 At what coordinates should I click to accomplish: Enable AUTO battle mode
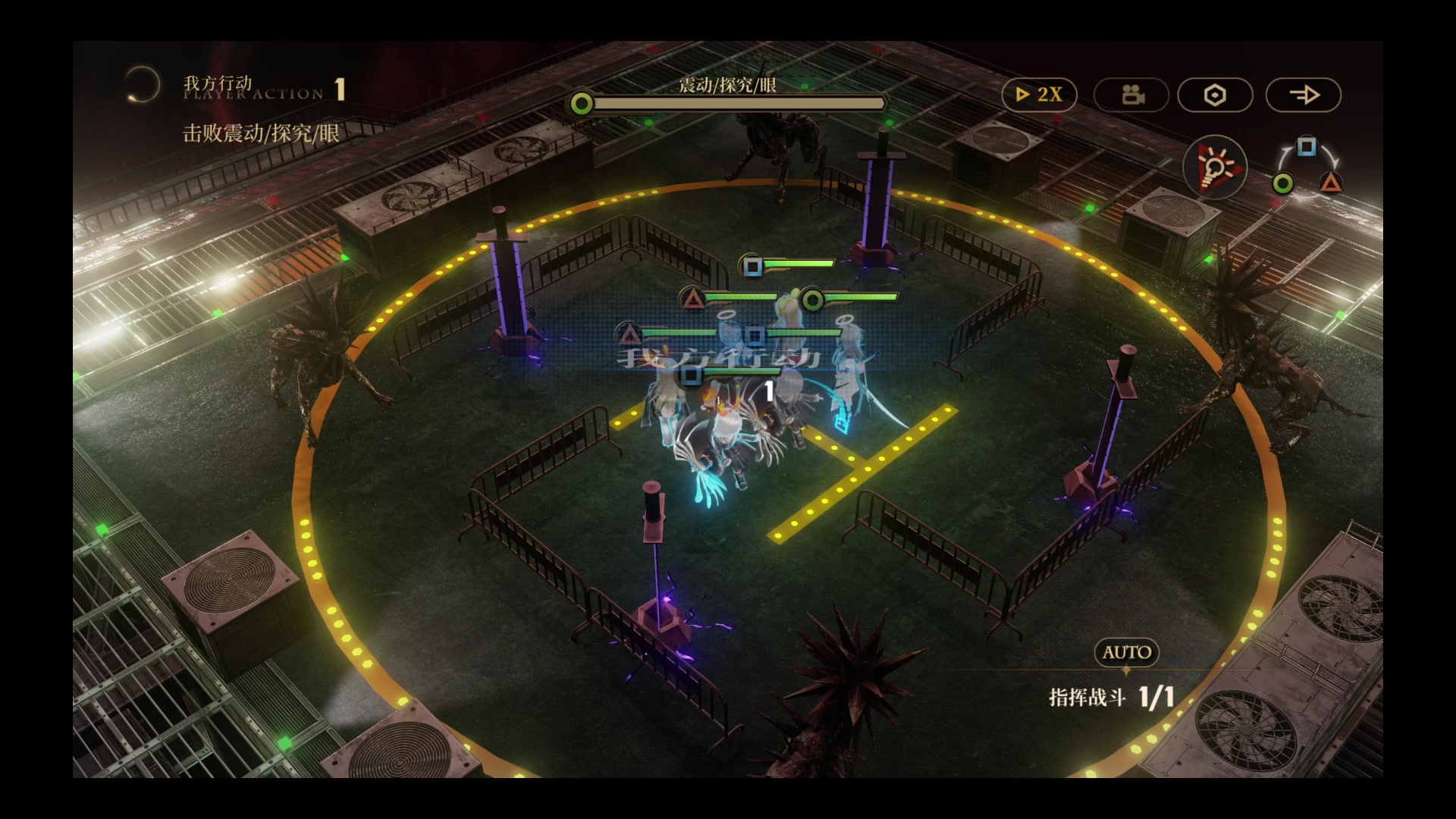coord(1127,652)
